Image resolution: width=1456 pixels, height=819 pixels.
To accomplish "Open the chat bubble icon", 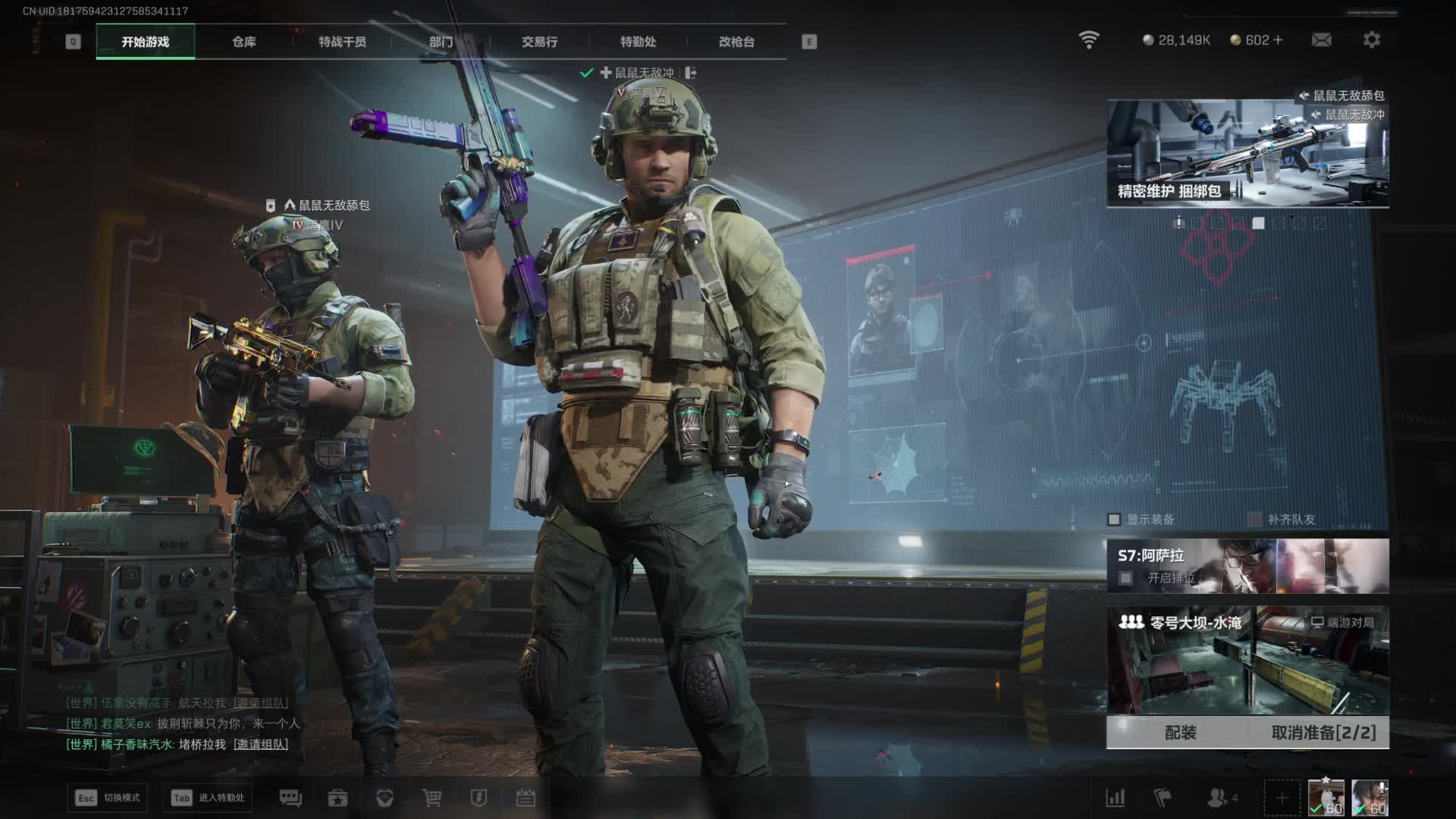I will click(290, 798).
